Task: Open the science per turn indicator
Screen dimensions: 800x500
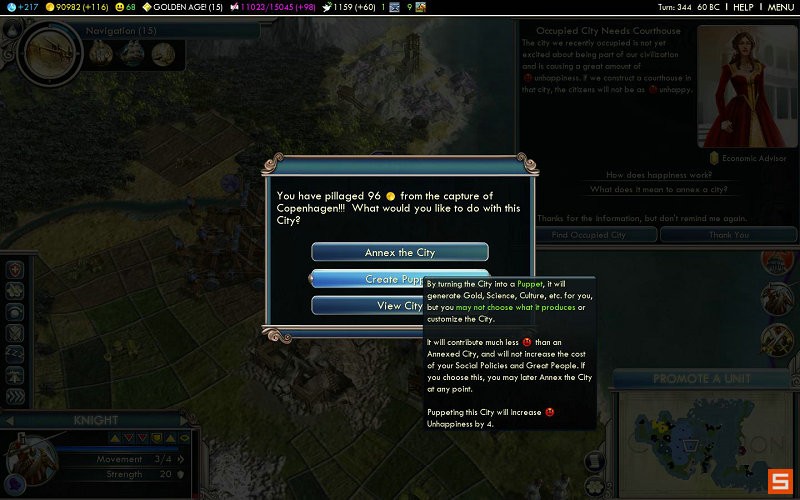Action: point(22,7)
